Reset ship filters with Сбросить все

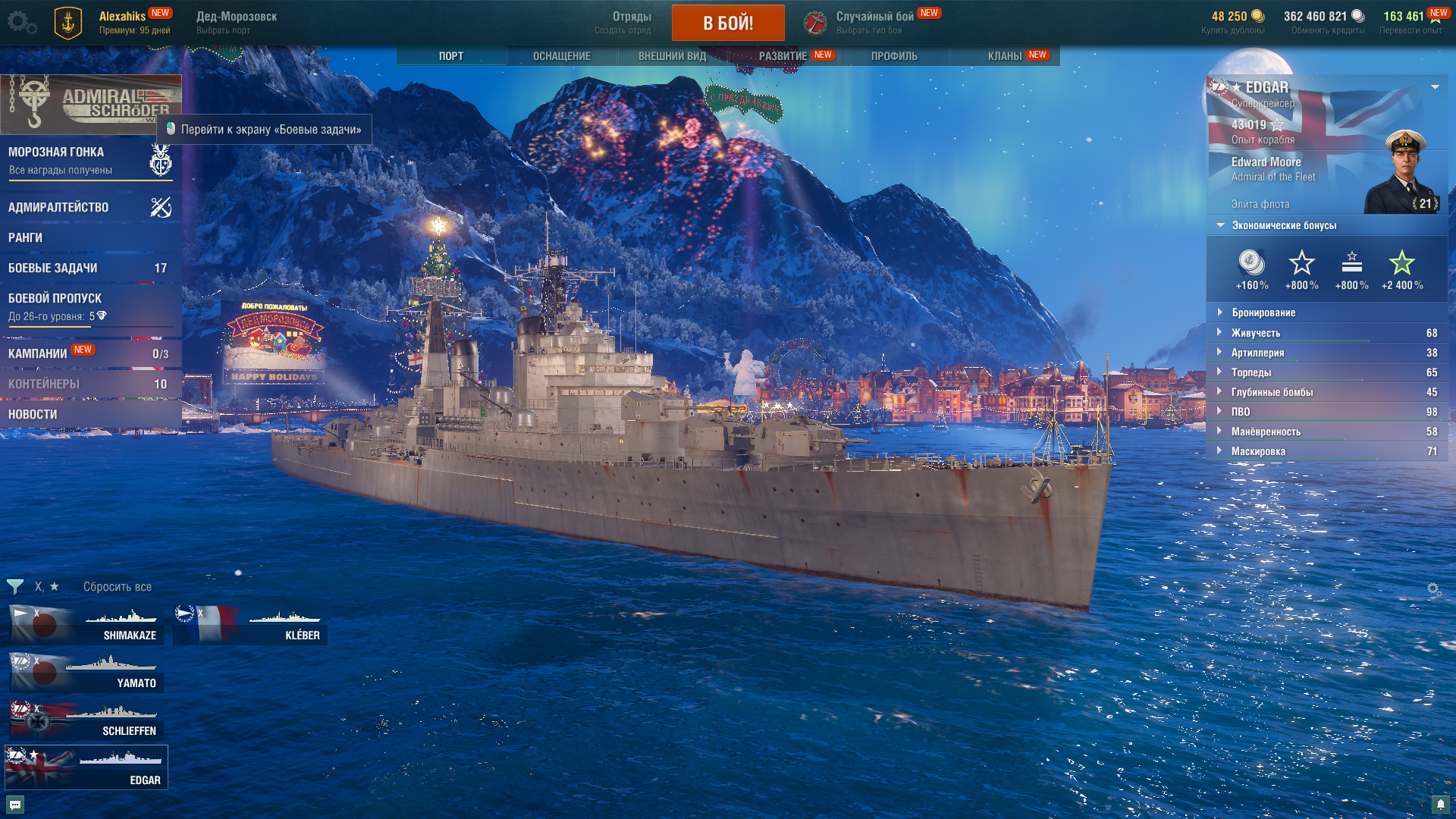pyautogui.click(x=118, y=587)
